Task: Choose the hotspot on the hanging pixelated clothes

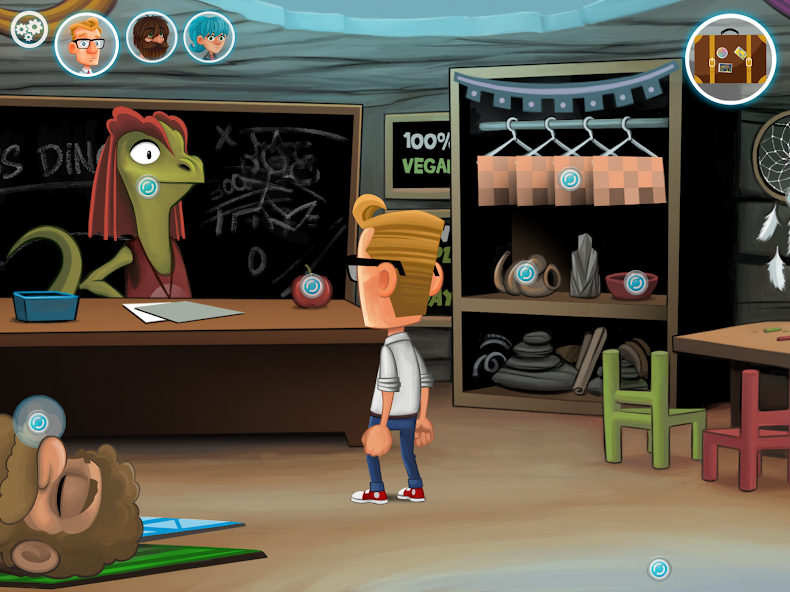Action: 570,179
